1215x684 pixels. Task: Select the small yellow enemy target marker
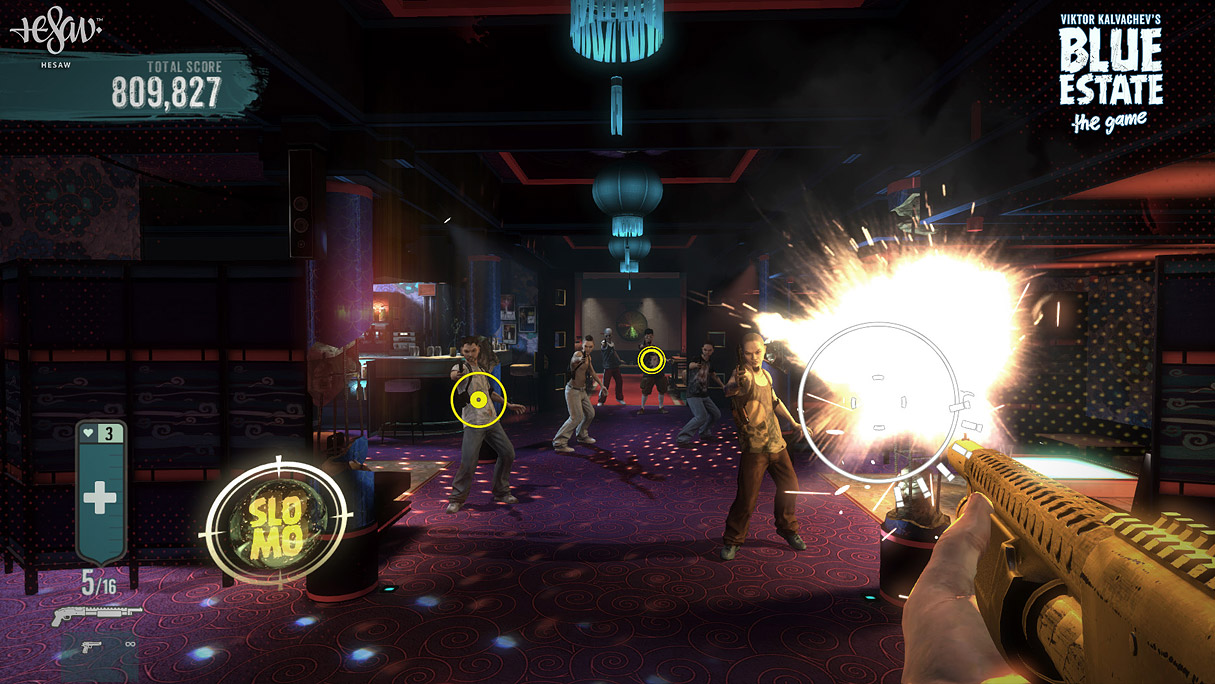pyautogui.click(x=651, y=360)
